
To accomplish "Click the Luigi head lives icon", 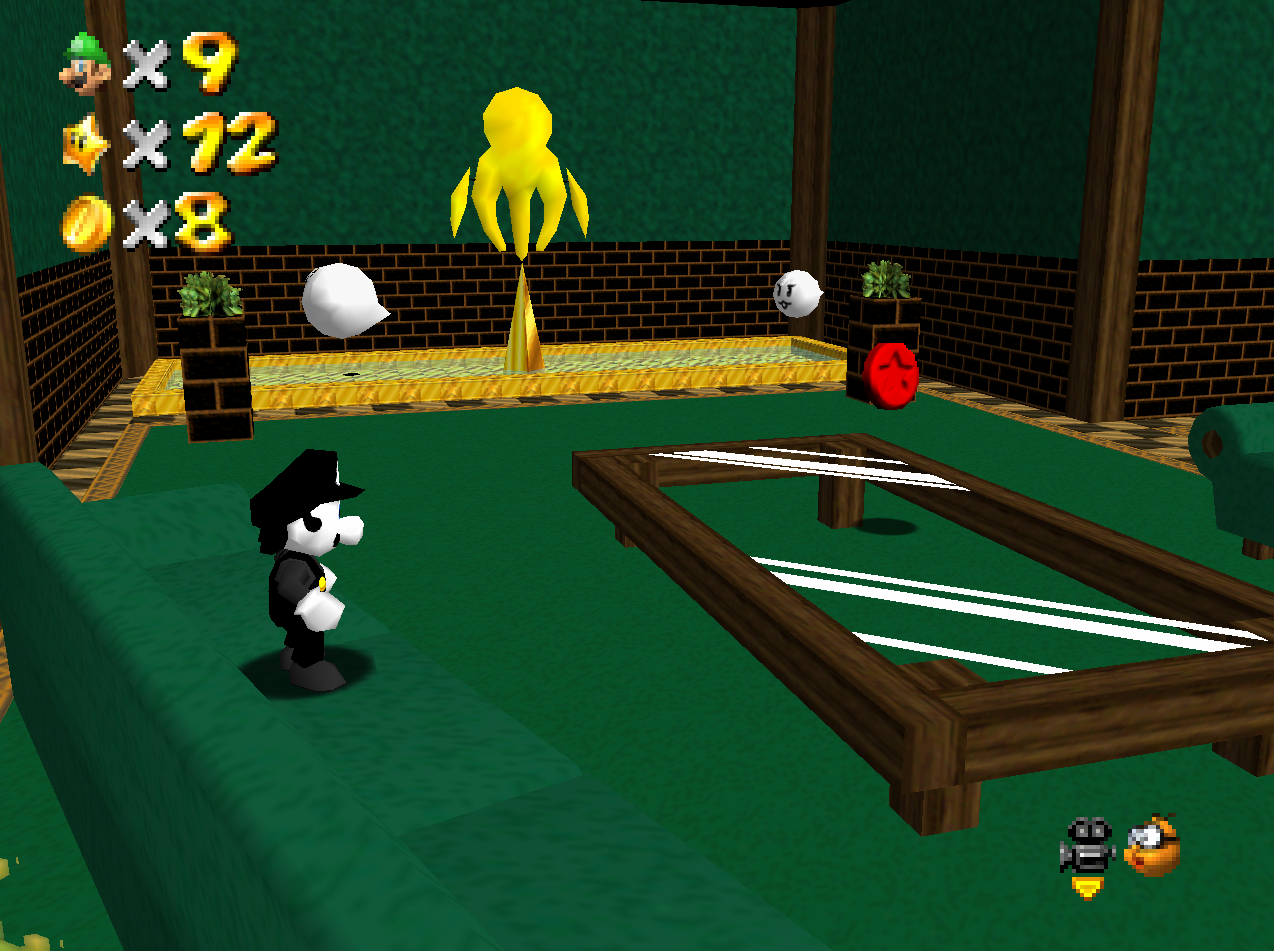I will tap(87, 62).
